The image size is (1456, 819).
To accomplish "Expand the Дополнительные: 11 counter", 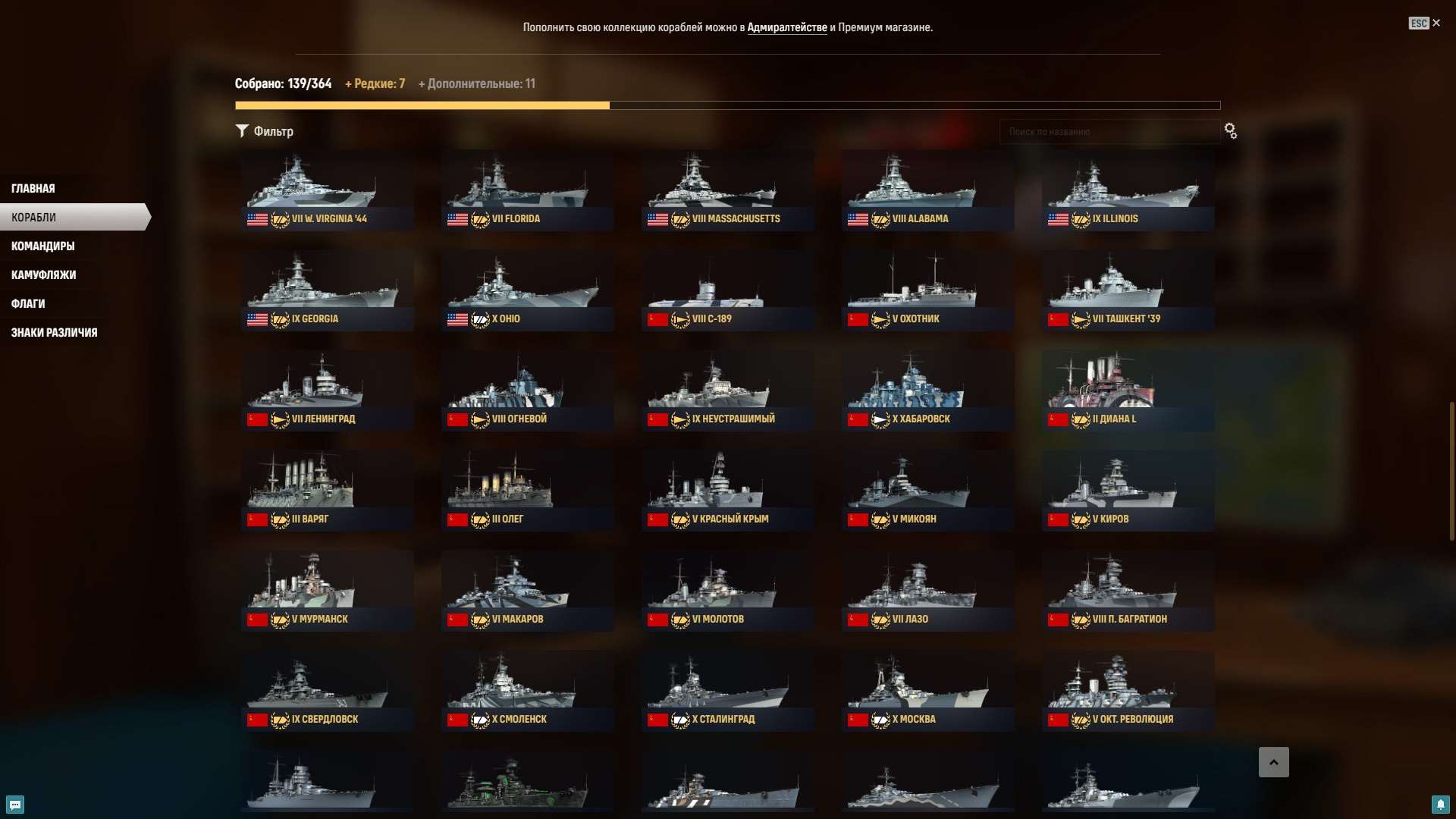I will point(477,83).
